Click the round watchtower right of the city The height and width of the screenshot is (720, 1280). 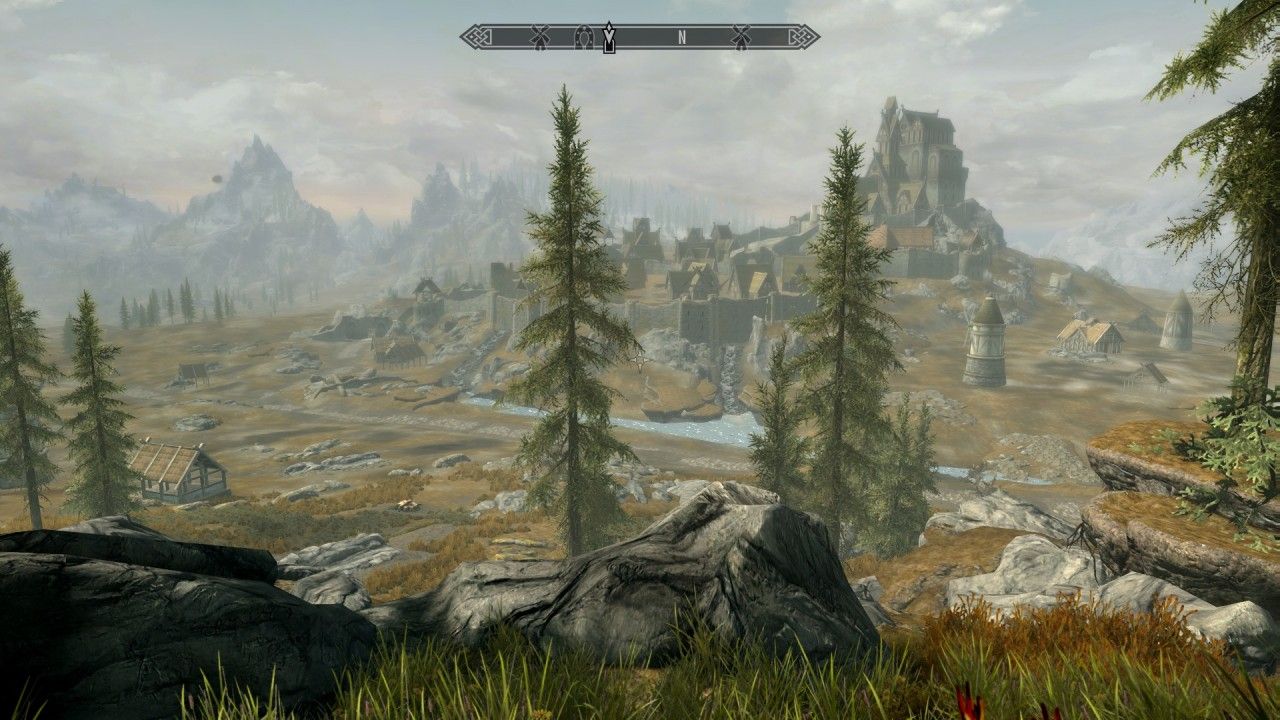tap(990, 340)
